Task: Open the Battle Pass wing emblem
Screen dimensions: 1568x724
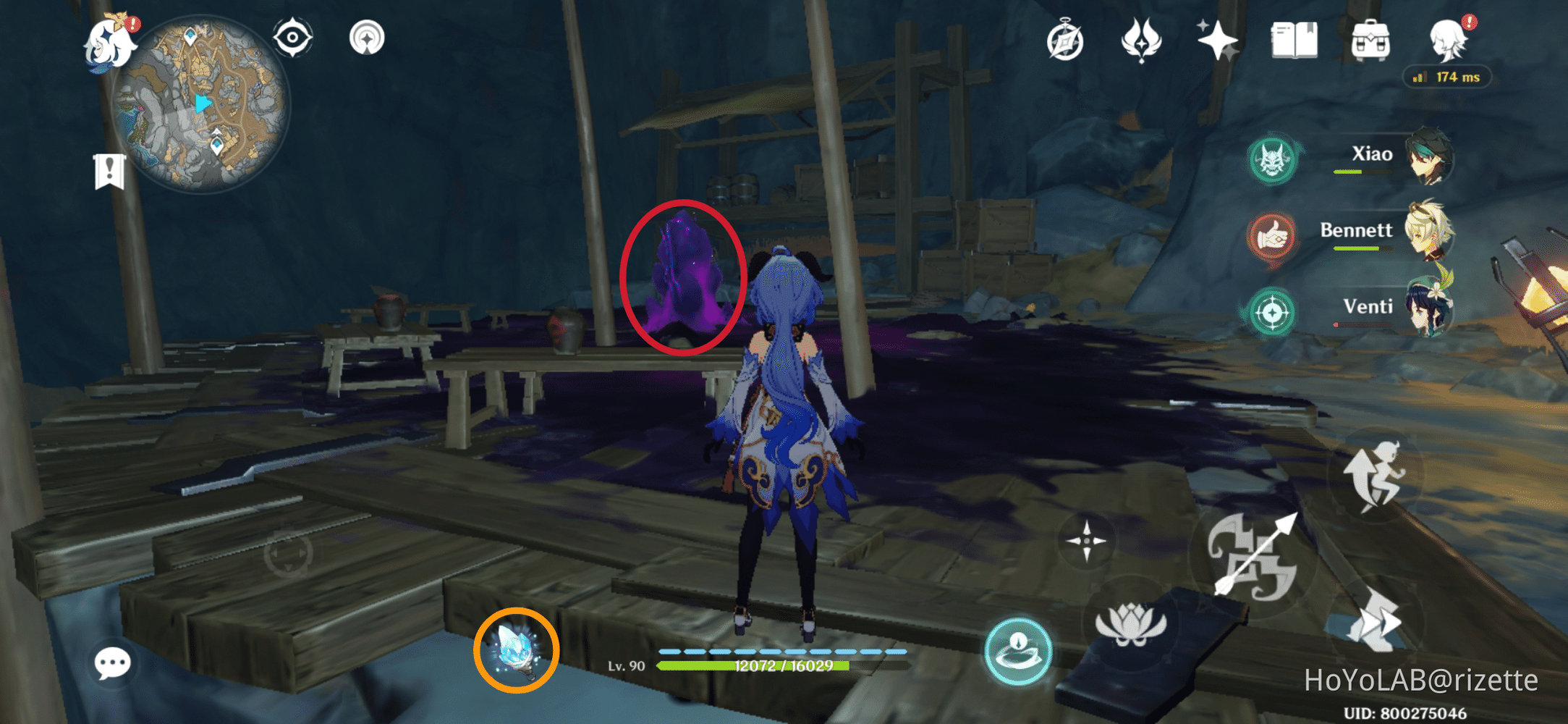Action: click(x=1142, y=41)
